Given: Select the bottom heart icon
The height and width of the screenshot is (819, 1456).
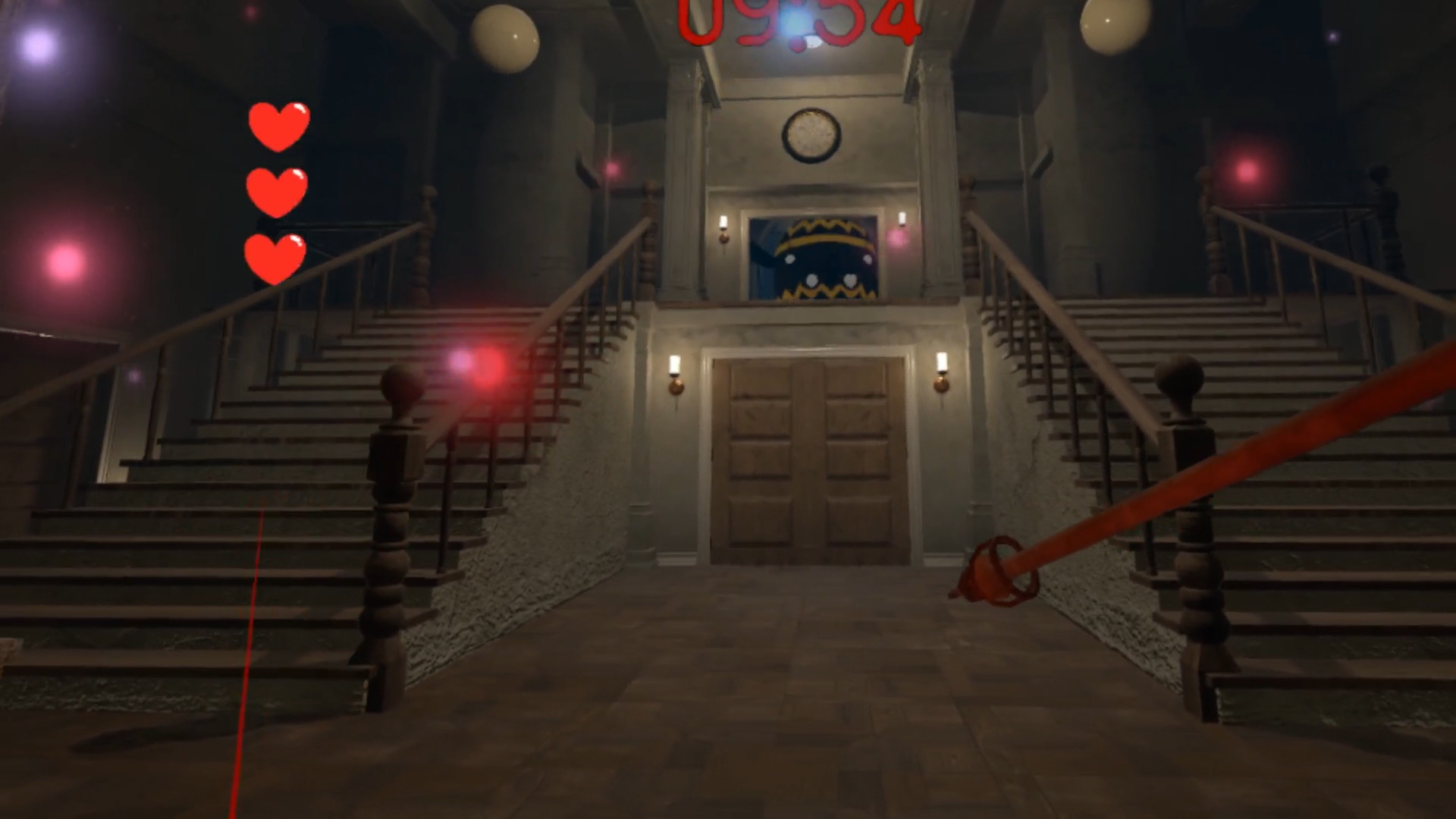Looking at the screenshot, I should point(274,258).
